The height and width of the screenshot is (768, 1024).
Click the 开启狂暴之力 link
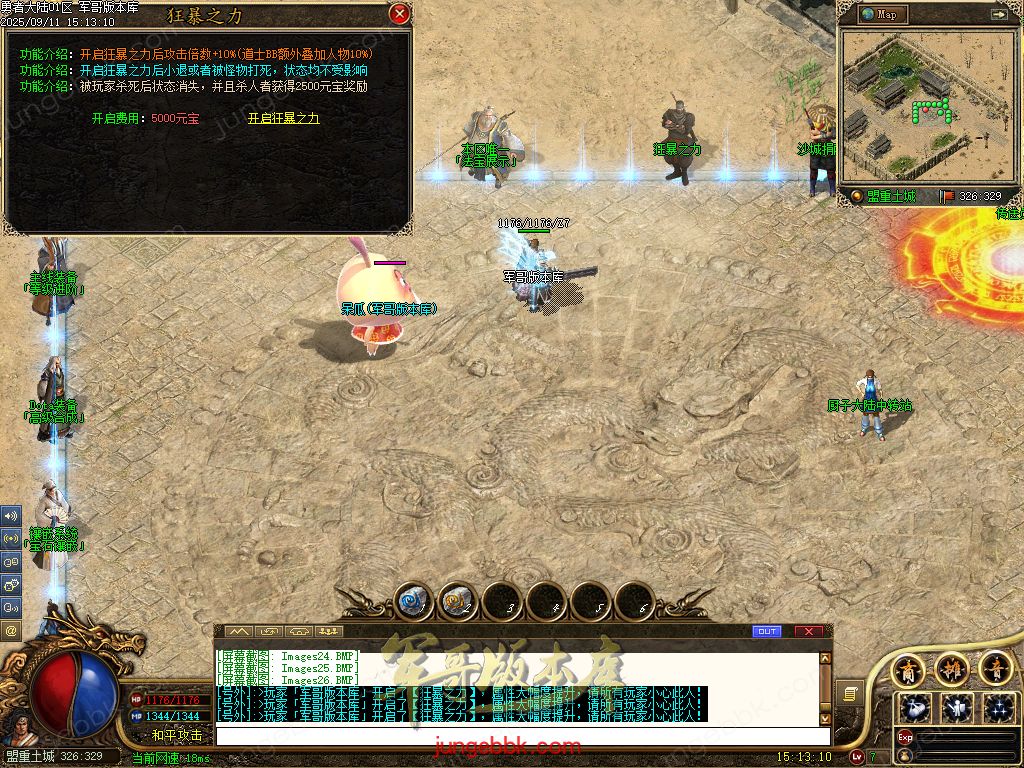283,118
